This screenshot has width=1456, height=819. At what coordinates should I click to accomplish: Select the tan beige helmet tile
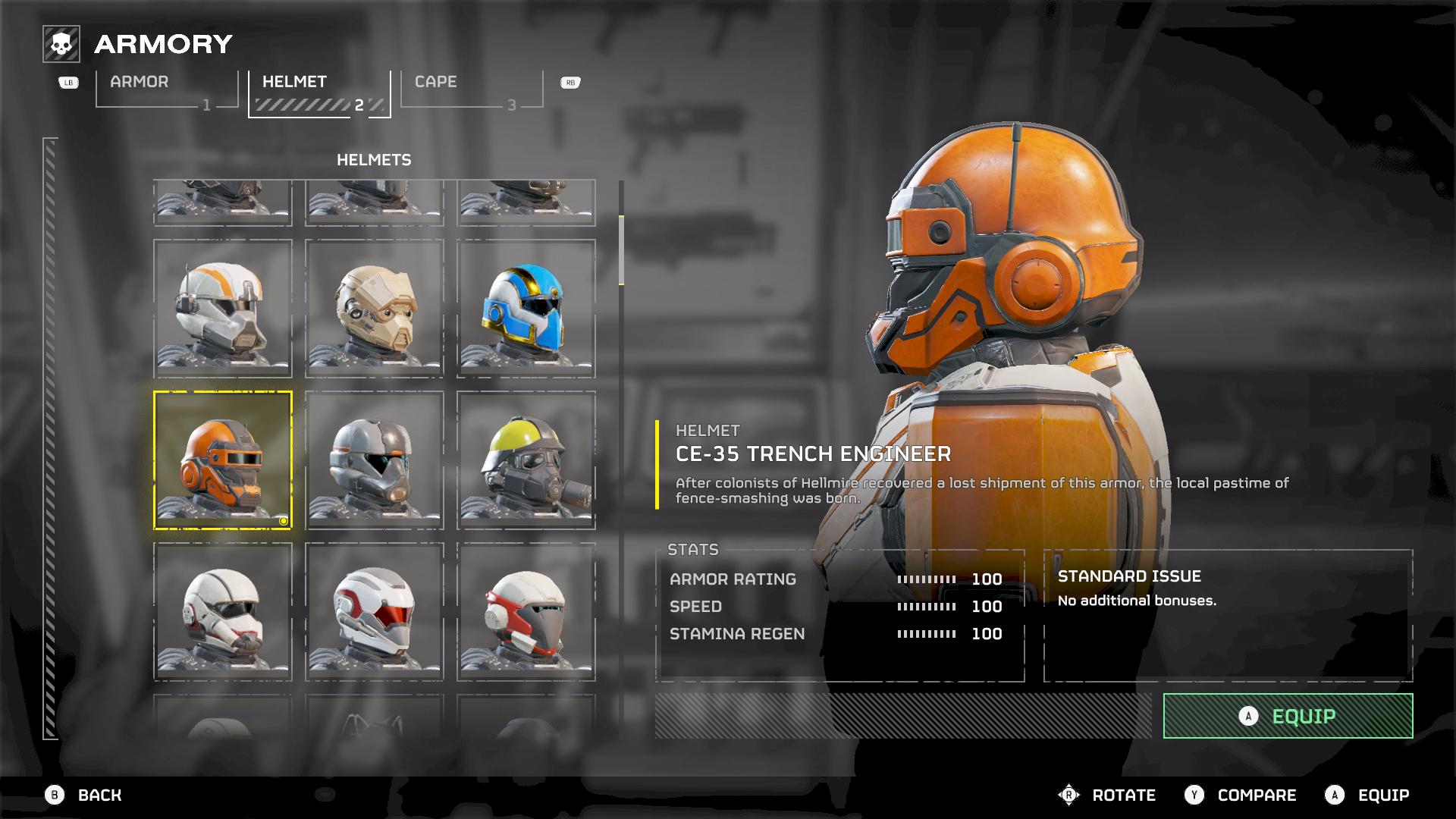pyautogui.click(x=375, y=309)
